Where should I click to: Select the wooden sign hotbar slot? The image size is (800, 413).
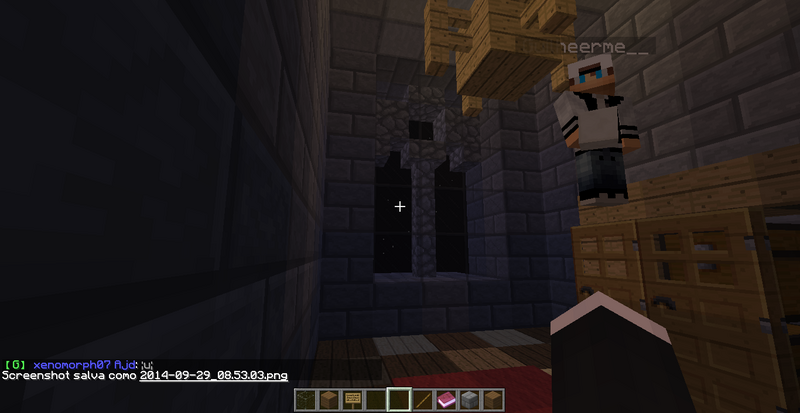tap(353, 400)
